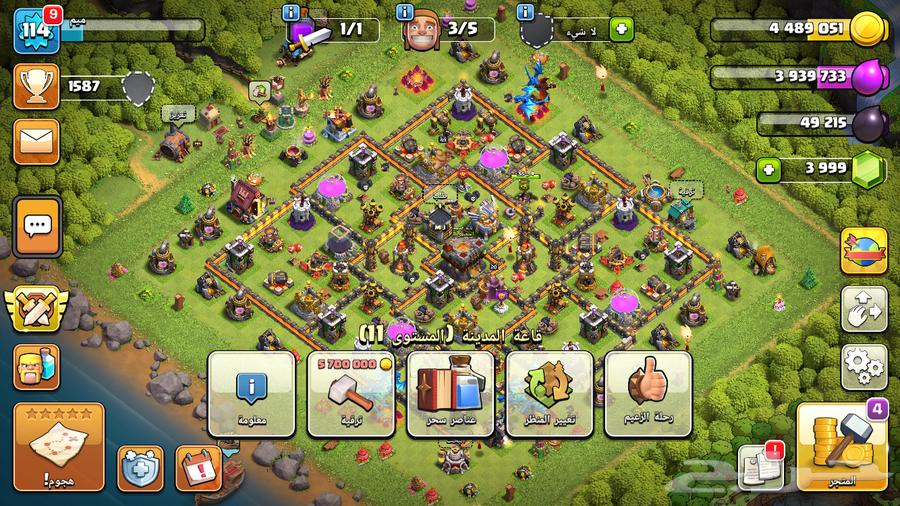This screenshot has height=506, width=900.
Task: Select the thumbs-up button in the Town Hall bar
Action: coord(649,393)
